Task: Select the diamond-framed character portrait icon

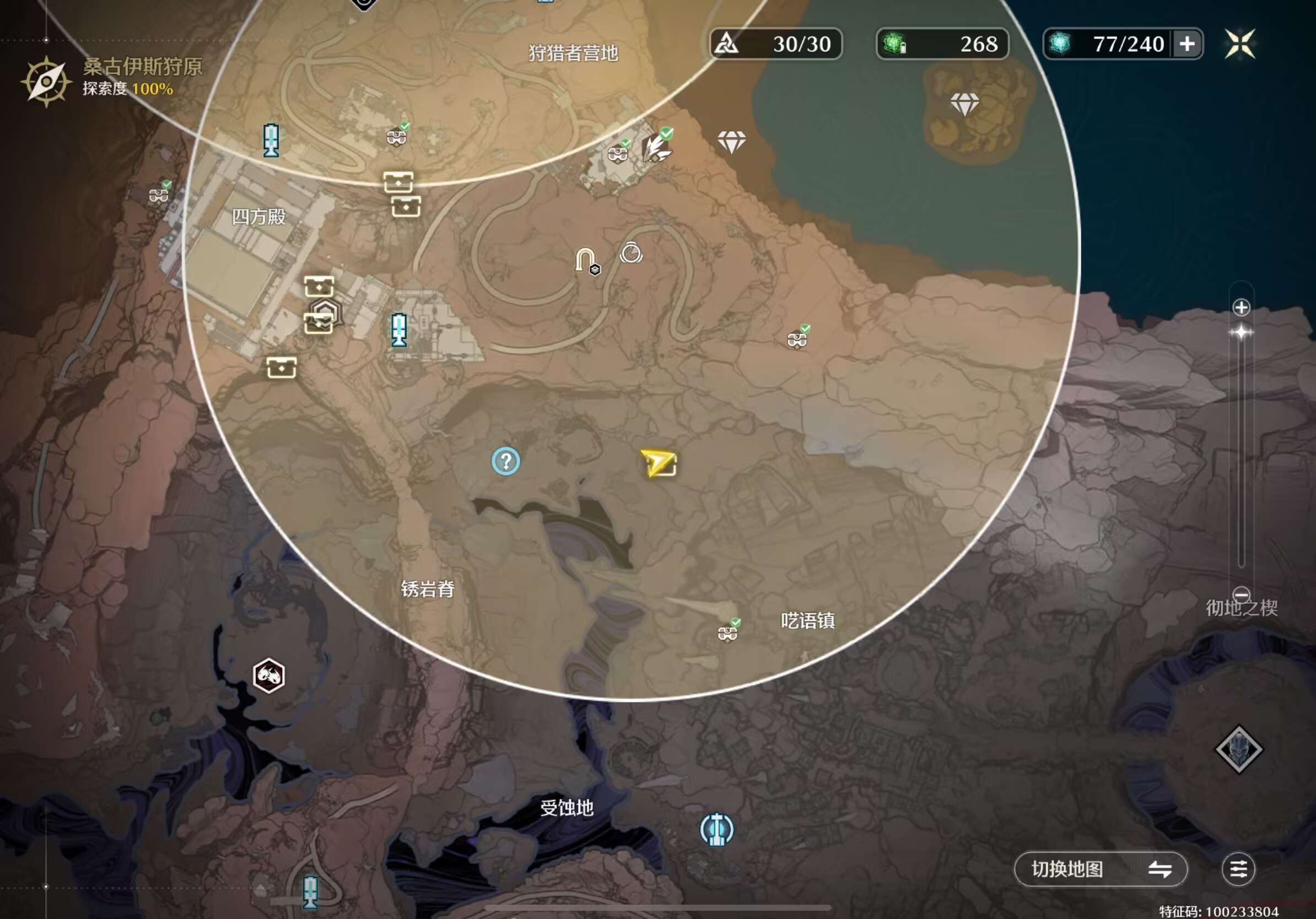Action: pyautogui.click(x=1239, y=749)
